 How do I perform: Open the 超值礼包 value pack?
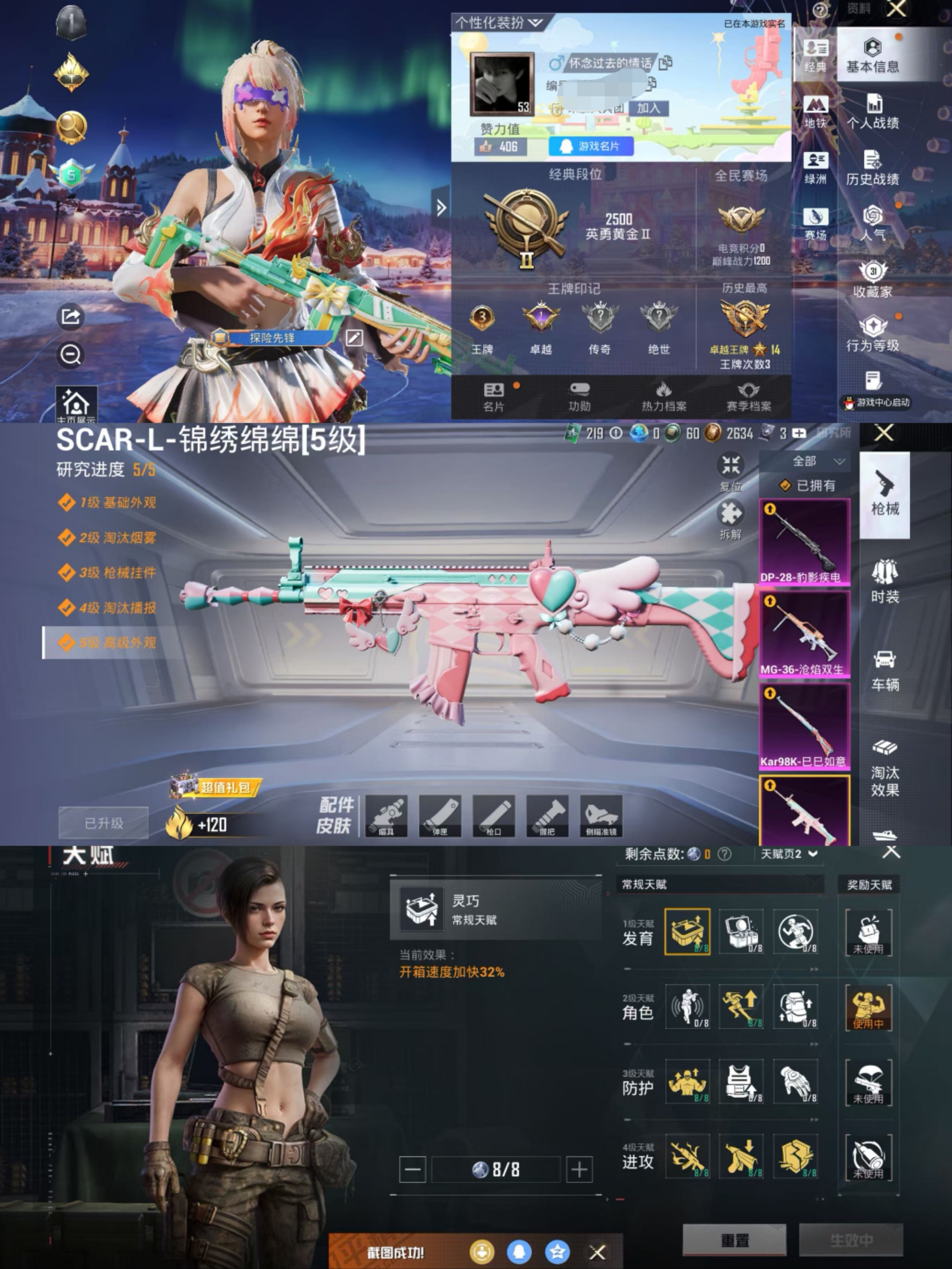[216, 787]
